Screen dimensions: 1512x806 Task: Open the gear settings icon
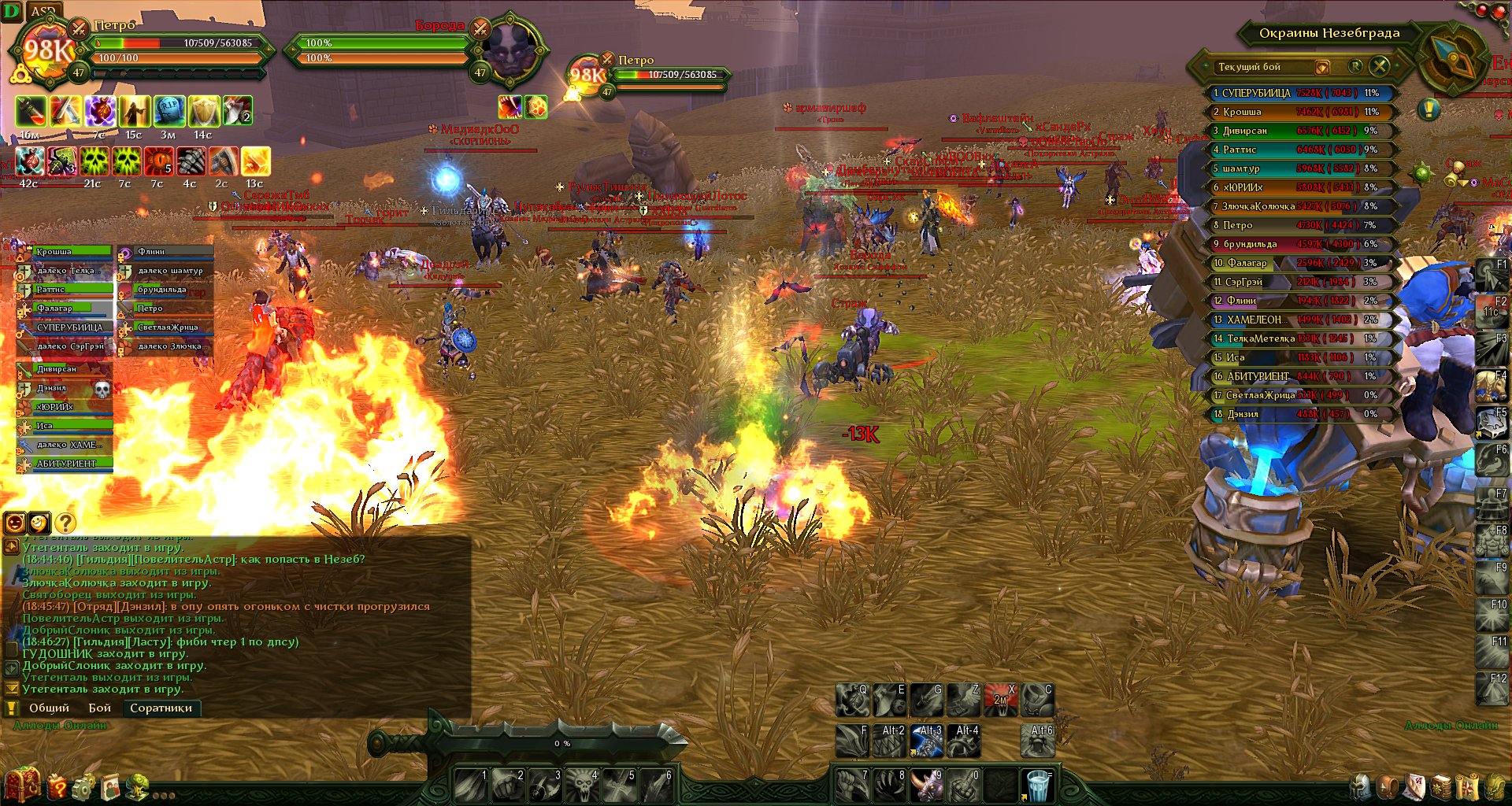83,786
